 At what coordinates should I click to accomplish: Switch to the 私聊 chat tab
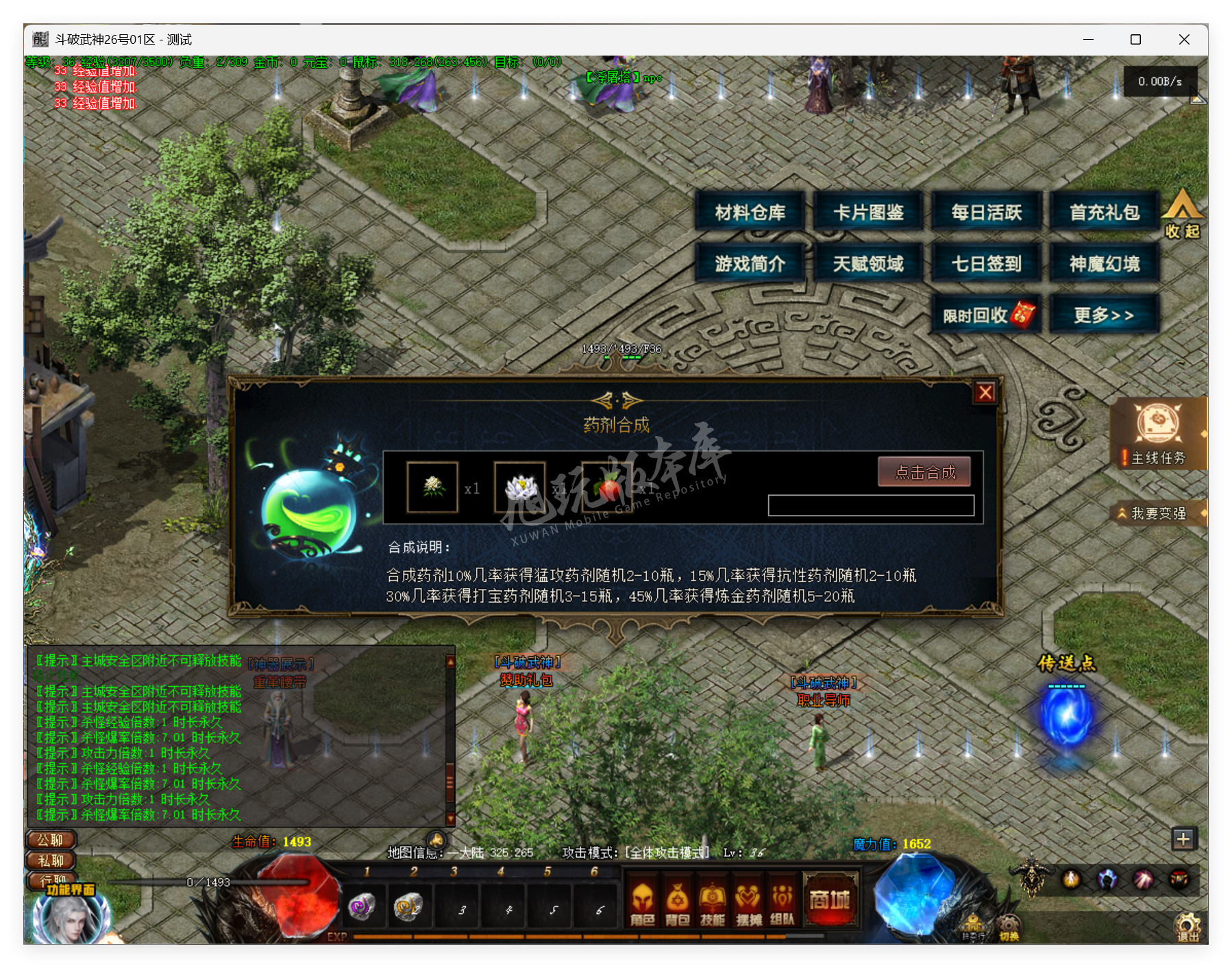tap(49, 861)
